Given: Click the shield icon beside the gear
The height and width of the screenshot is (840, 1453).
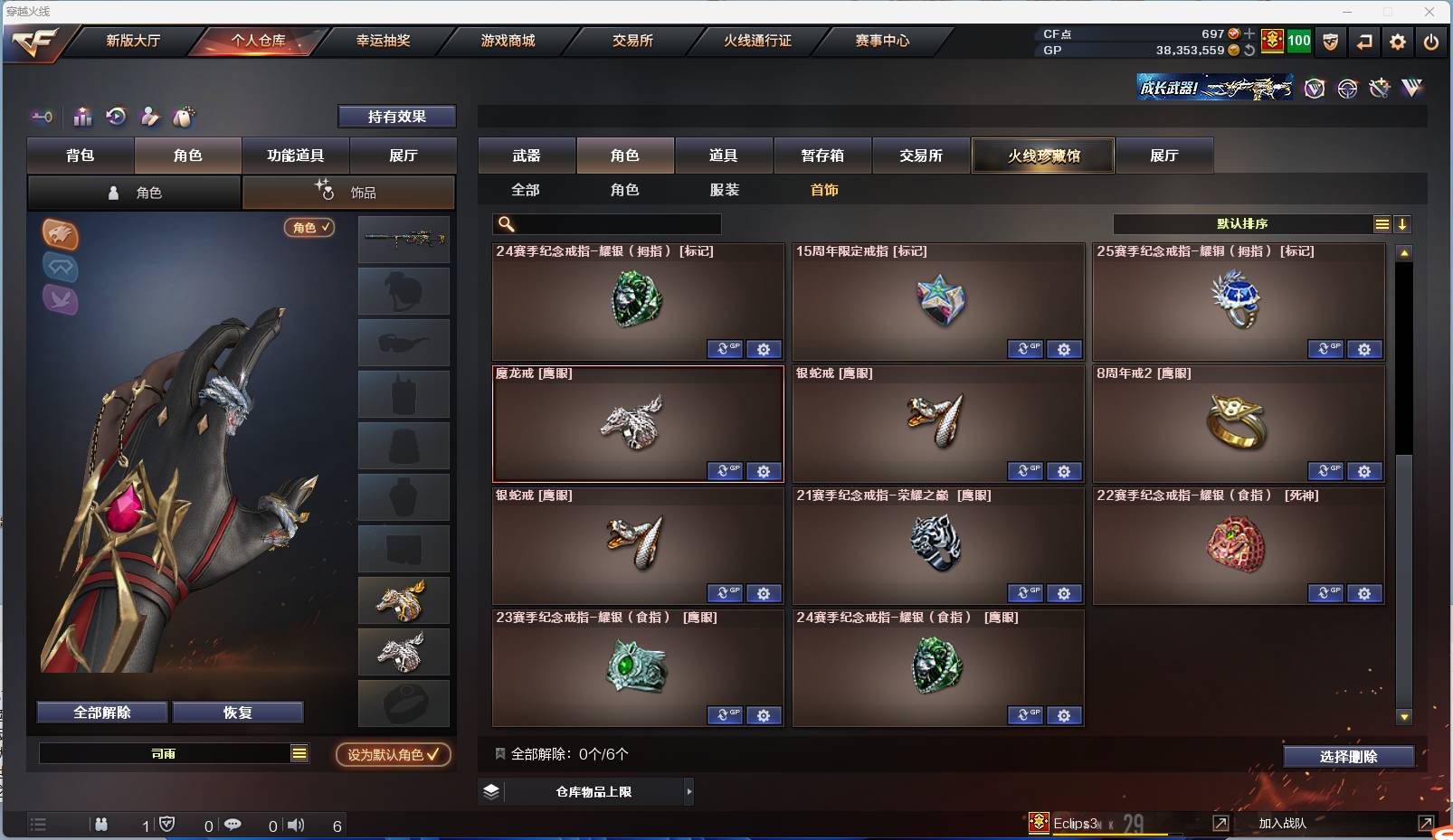Looking at the screenshot, I should 1330,42.
